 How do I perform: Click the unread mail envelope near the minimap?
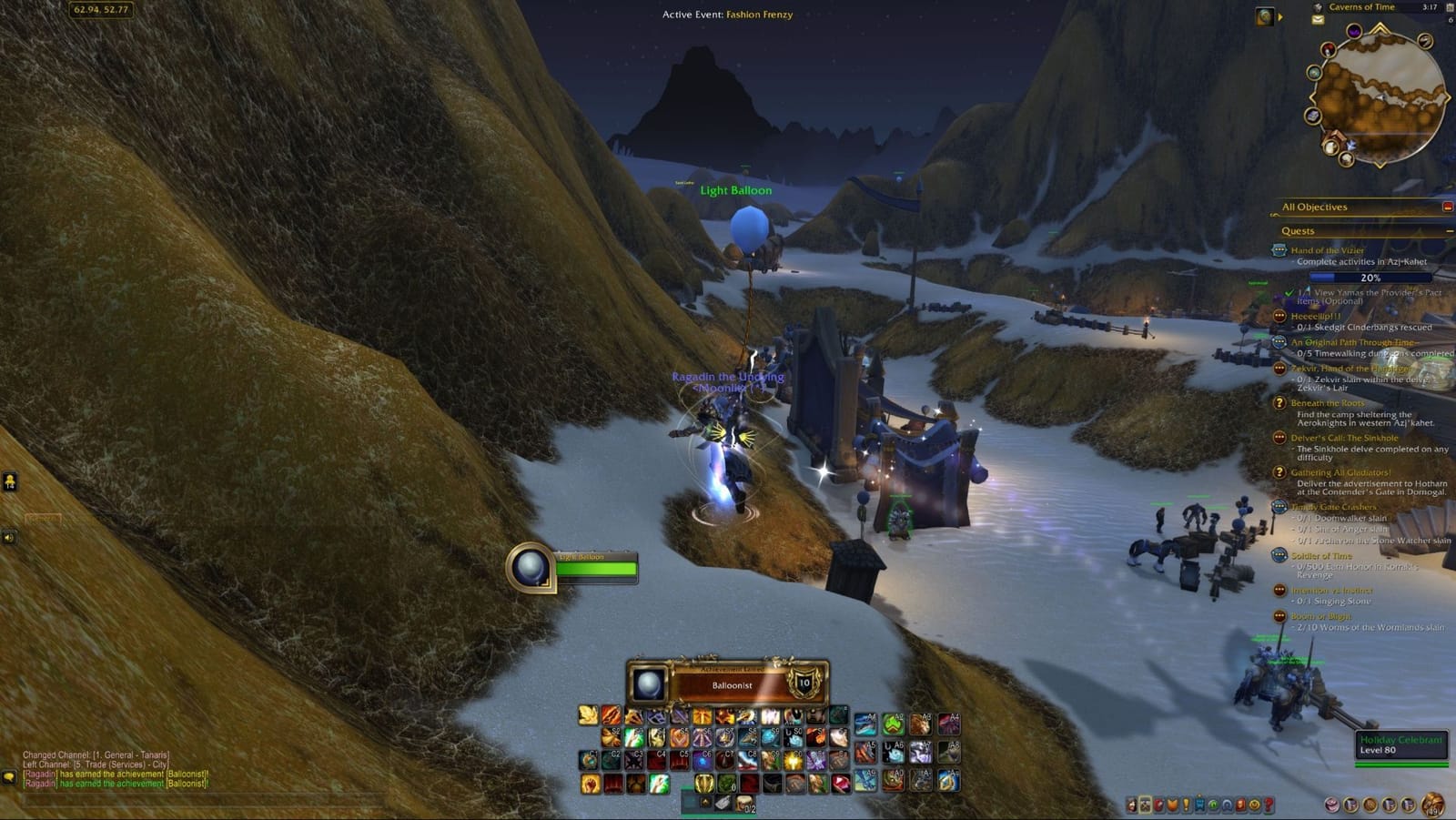click(1317, 20)
